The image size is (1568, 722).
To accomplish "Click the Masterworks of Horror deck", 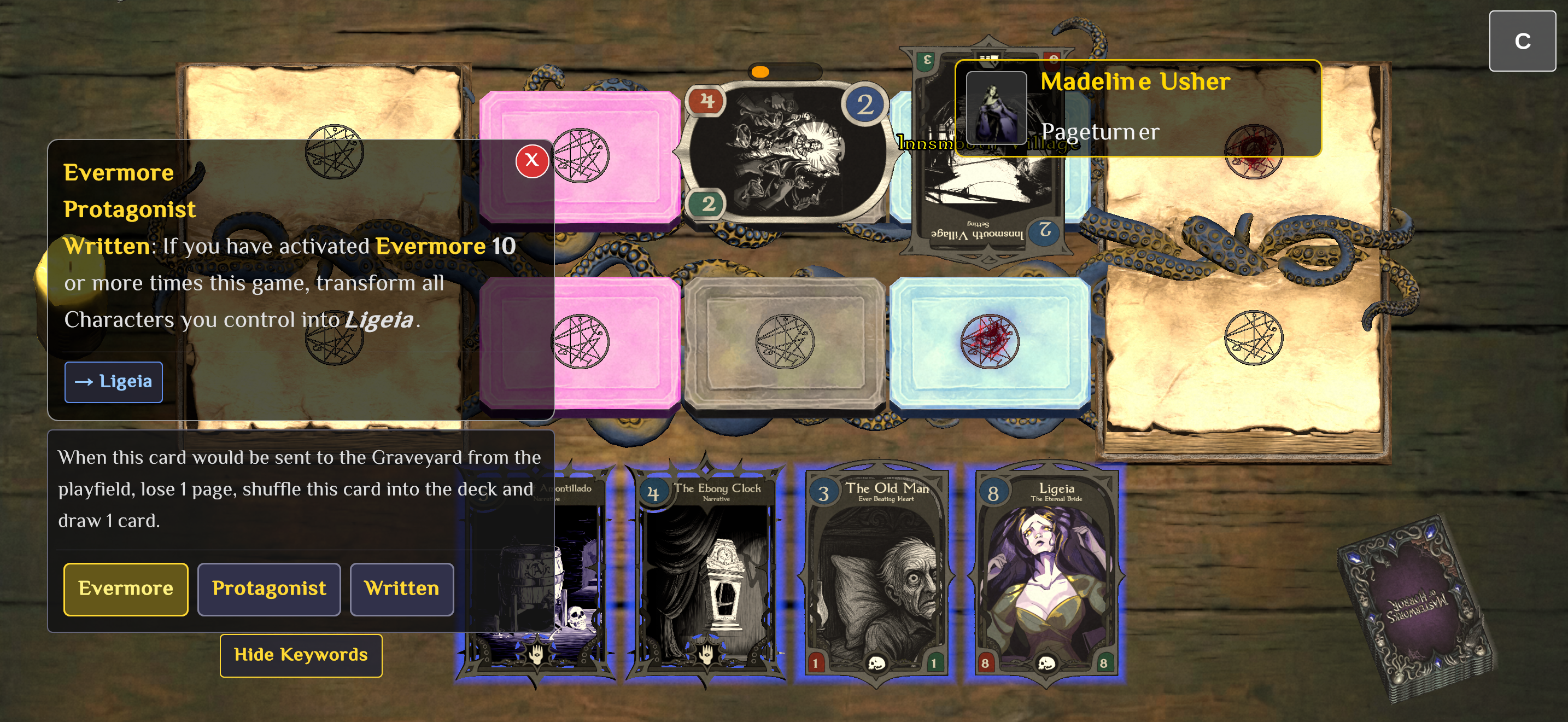I will [1416, 609].
